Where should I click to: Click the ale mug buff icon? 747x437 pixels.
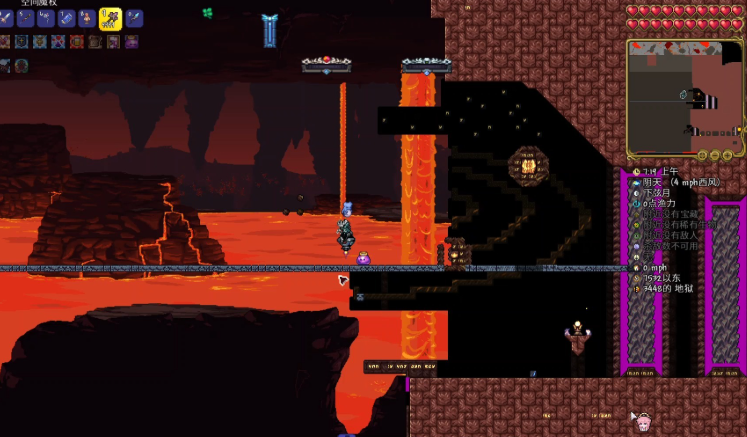[x=77, y=41]
